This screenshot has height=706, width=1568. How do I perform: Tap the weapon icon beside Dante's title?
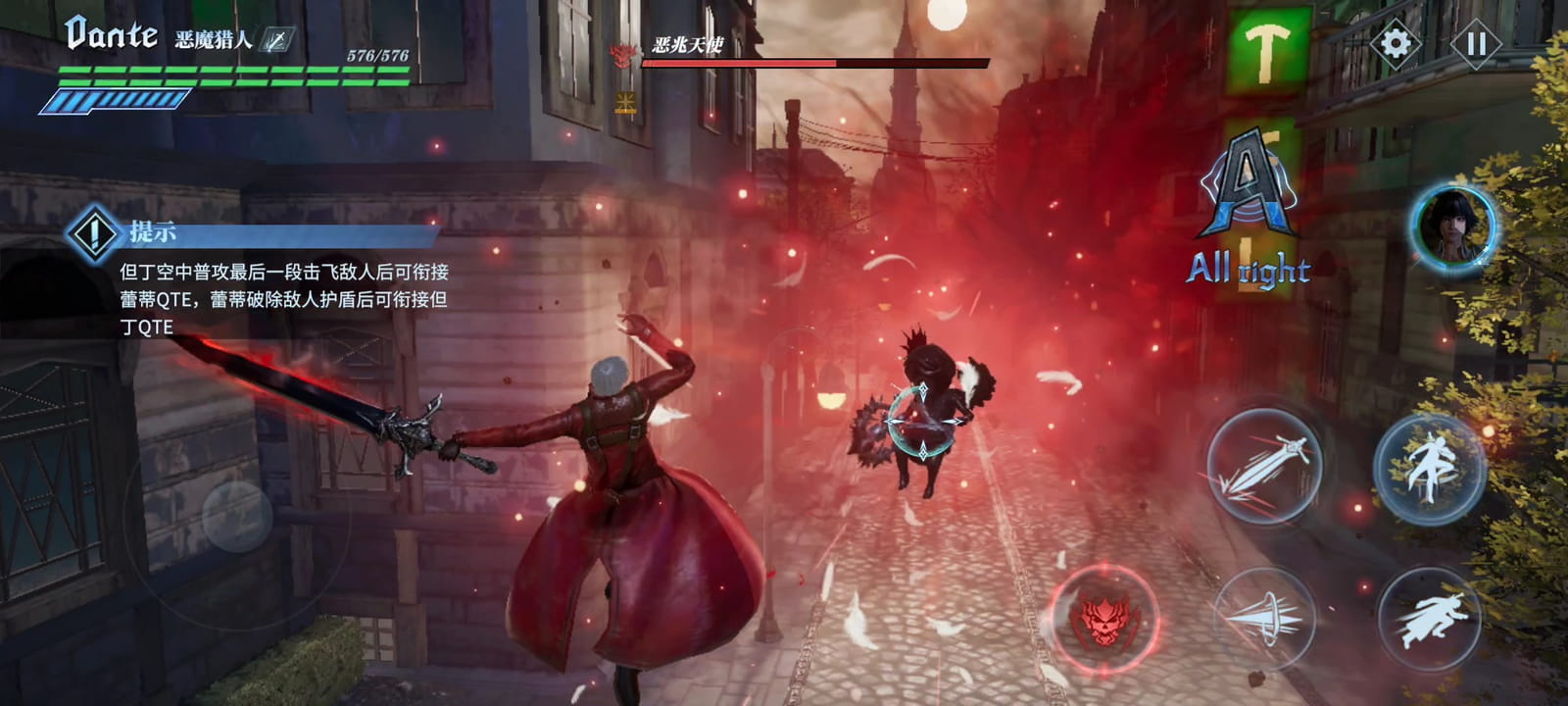[278, 40]
